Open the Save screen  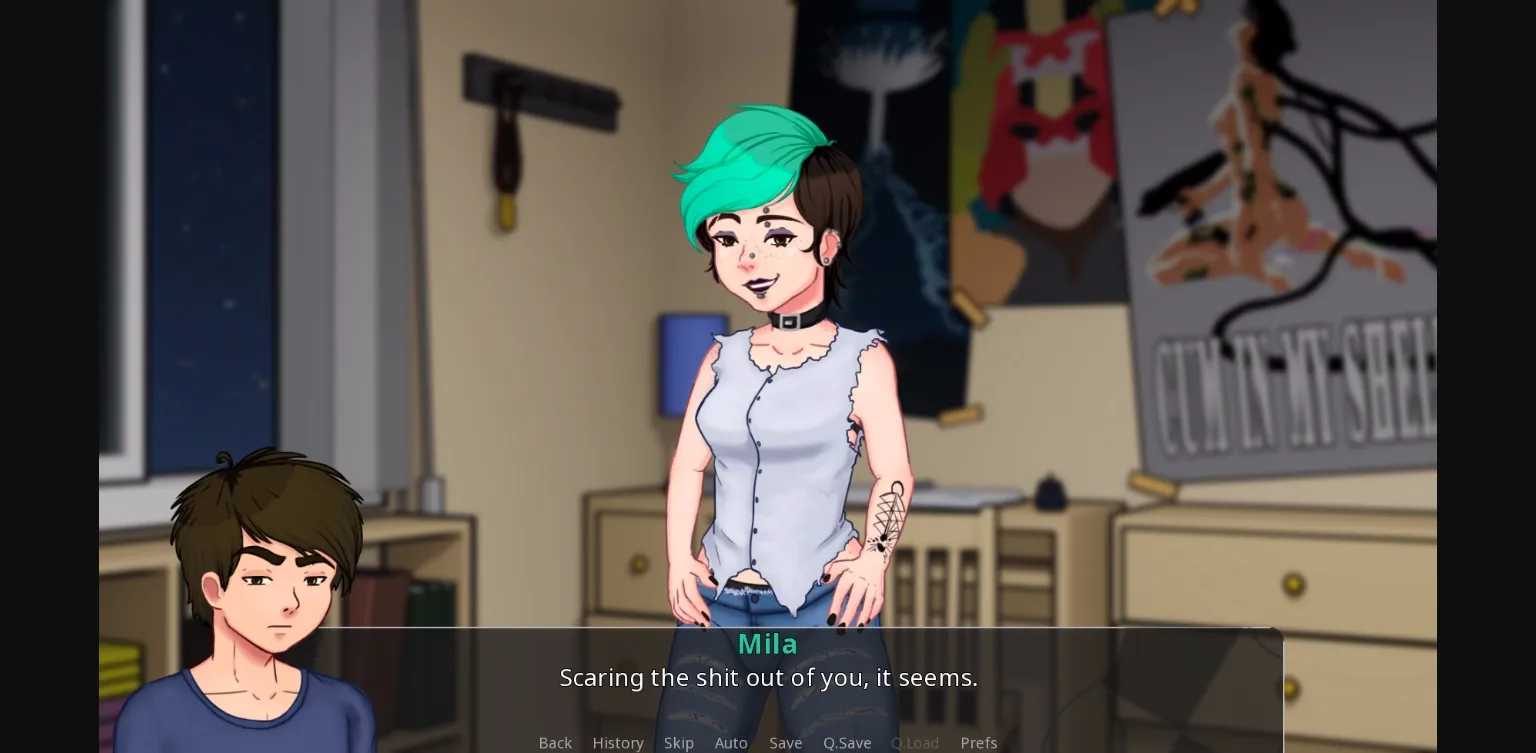point(785,743)
